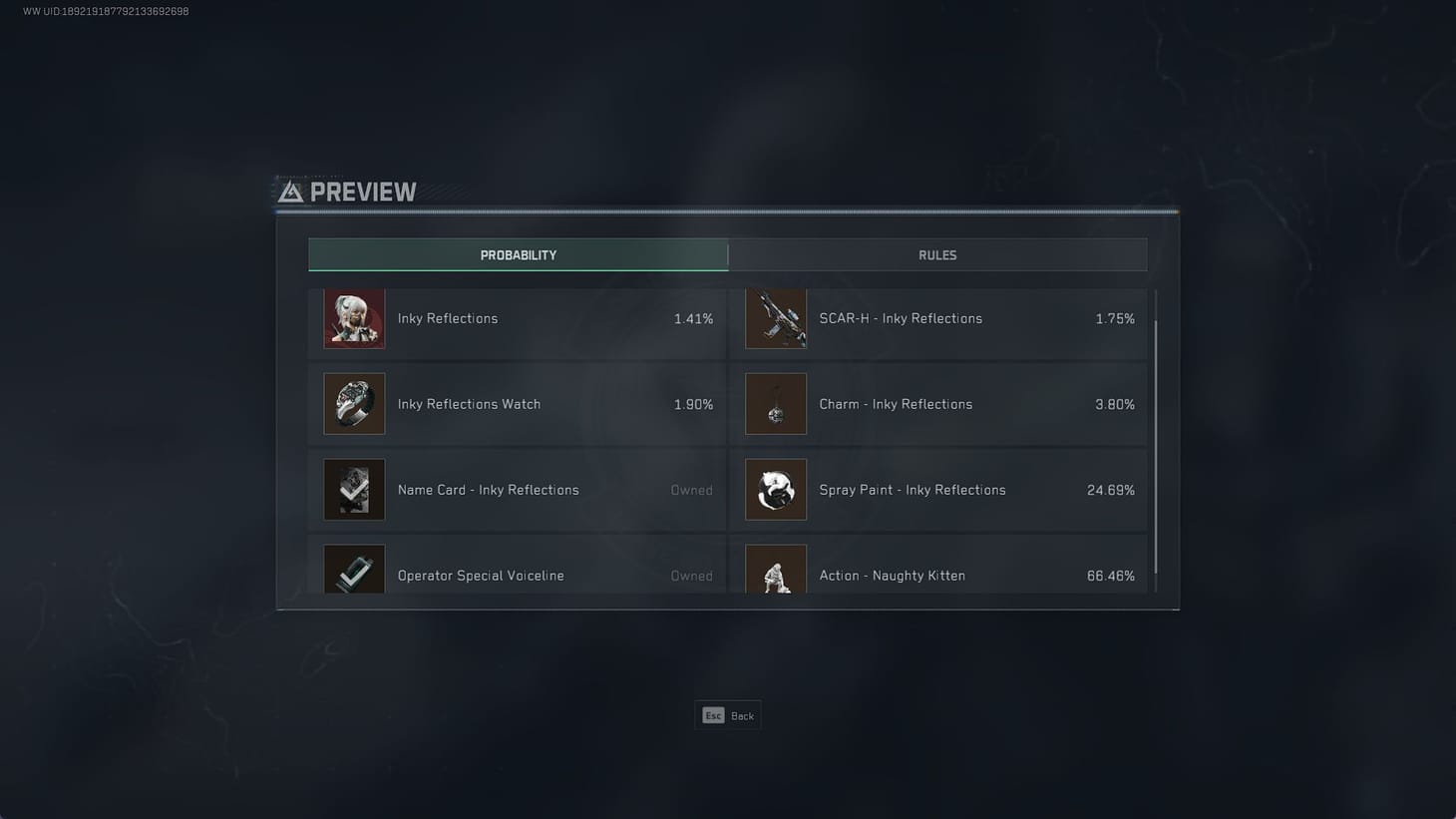Click the triangle logo beside PREVIEW title
The height and width of the screenshot is (819, 1456).
[x=290, y=191]
